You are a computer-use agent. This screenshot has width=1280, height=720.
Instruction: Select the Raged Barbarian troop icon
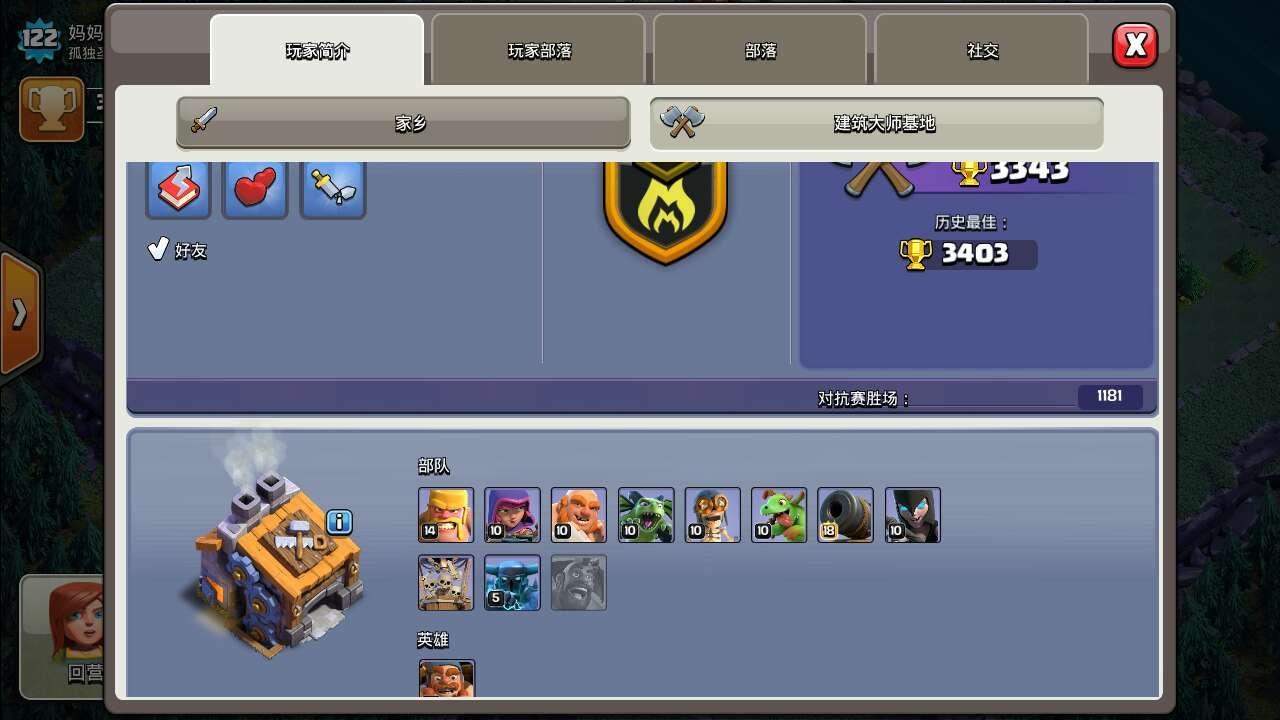446,515
